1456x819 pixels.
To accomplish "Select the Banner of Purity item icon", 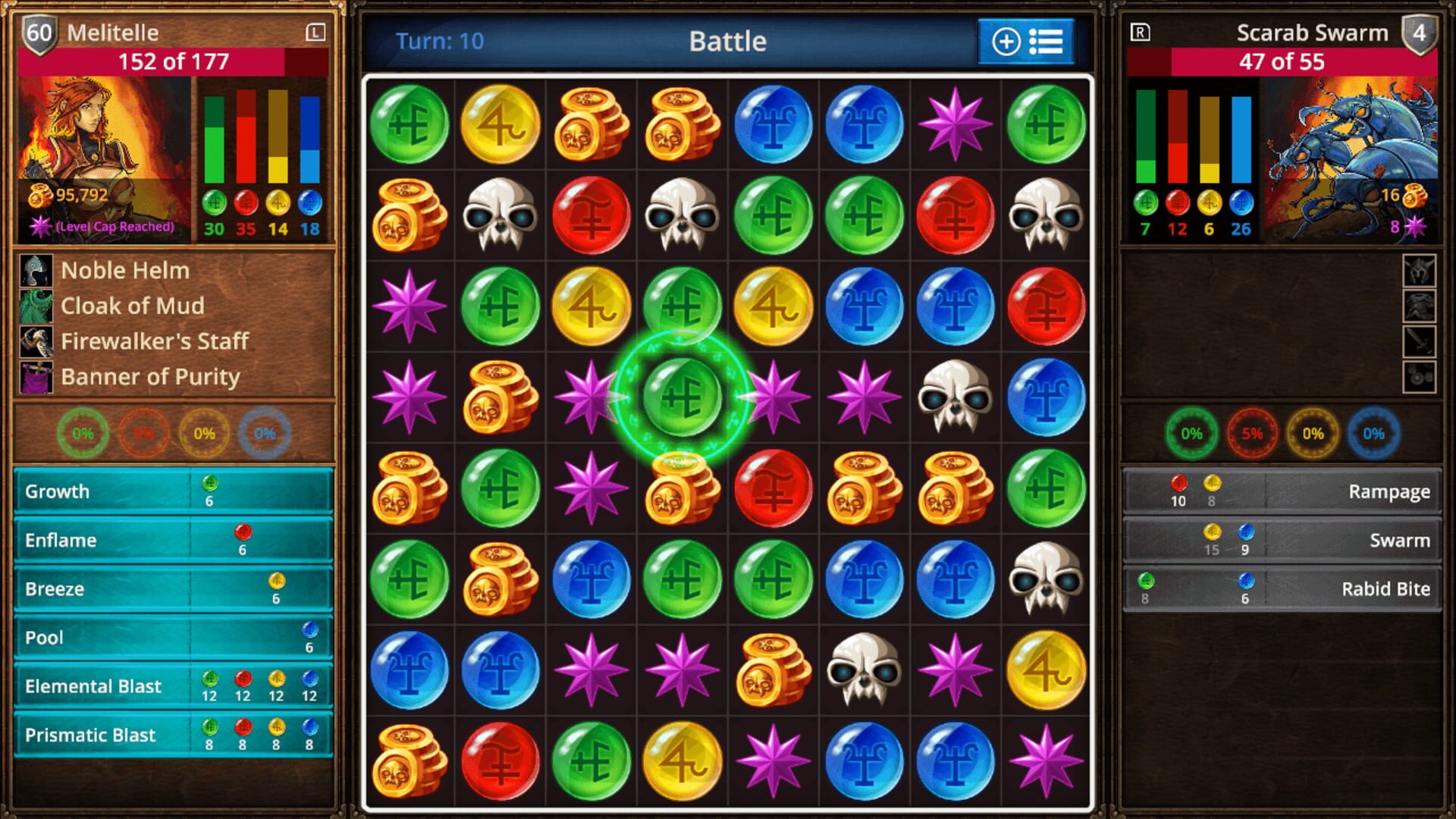I will [x=34, y=377].
